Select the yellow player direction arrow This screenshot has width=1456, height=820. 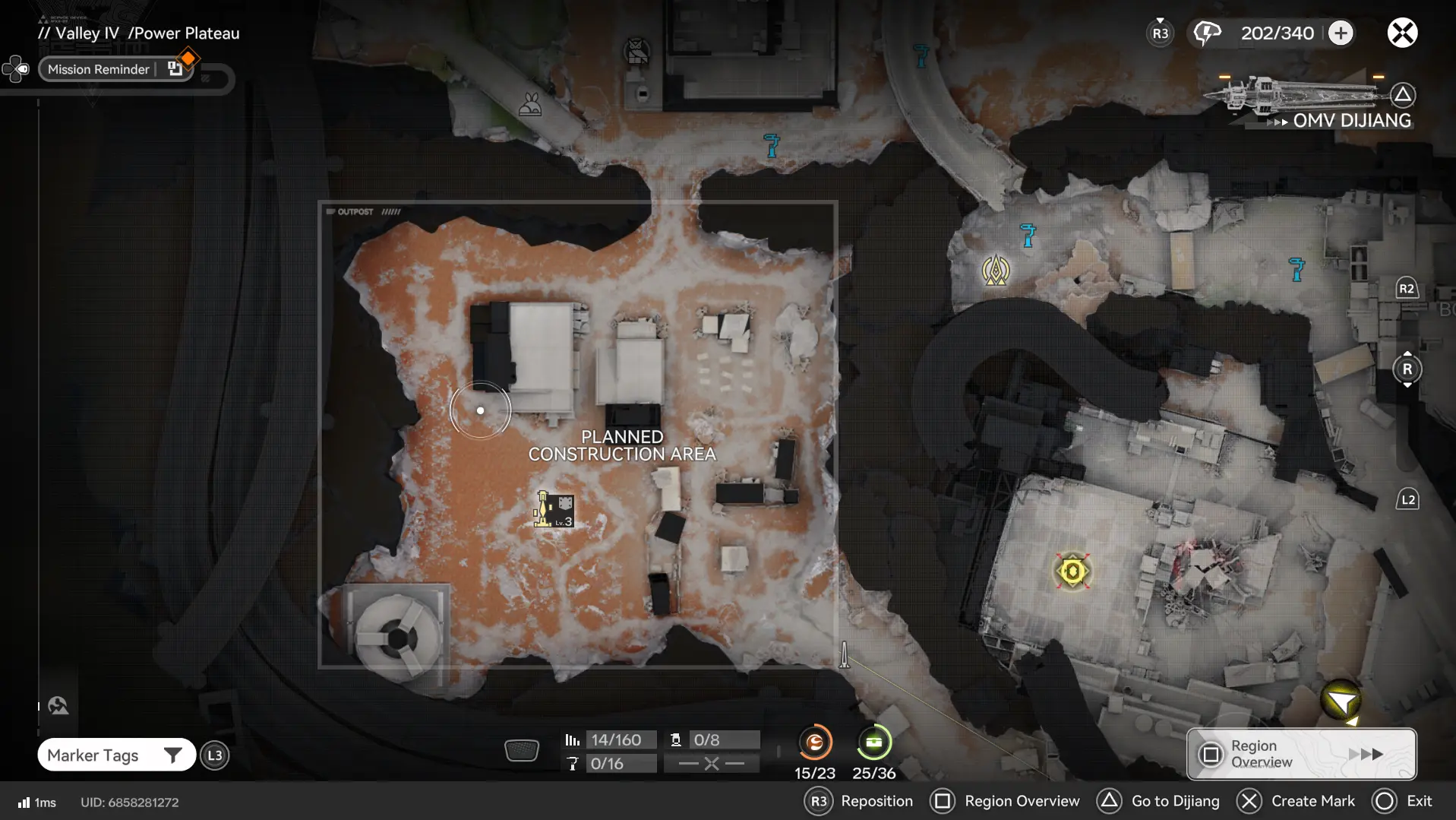tap(1341, 701)
